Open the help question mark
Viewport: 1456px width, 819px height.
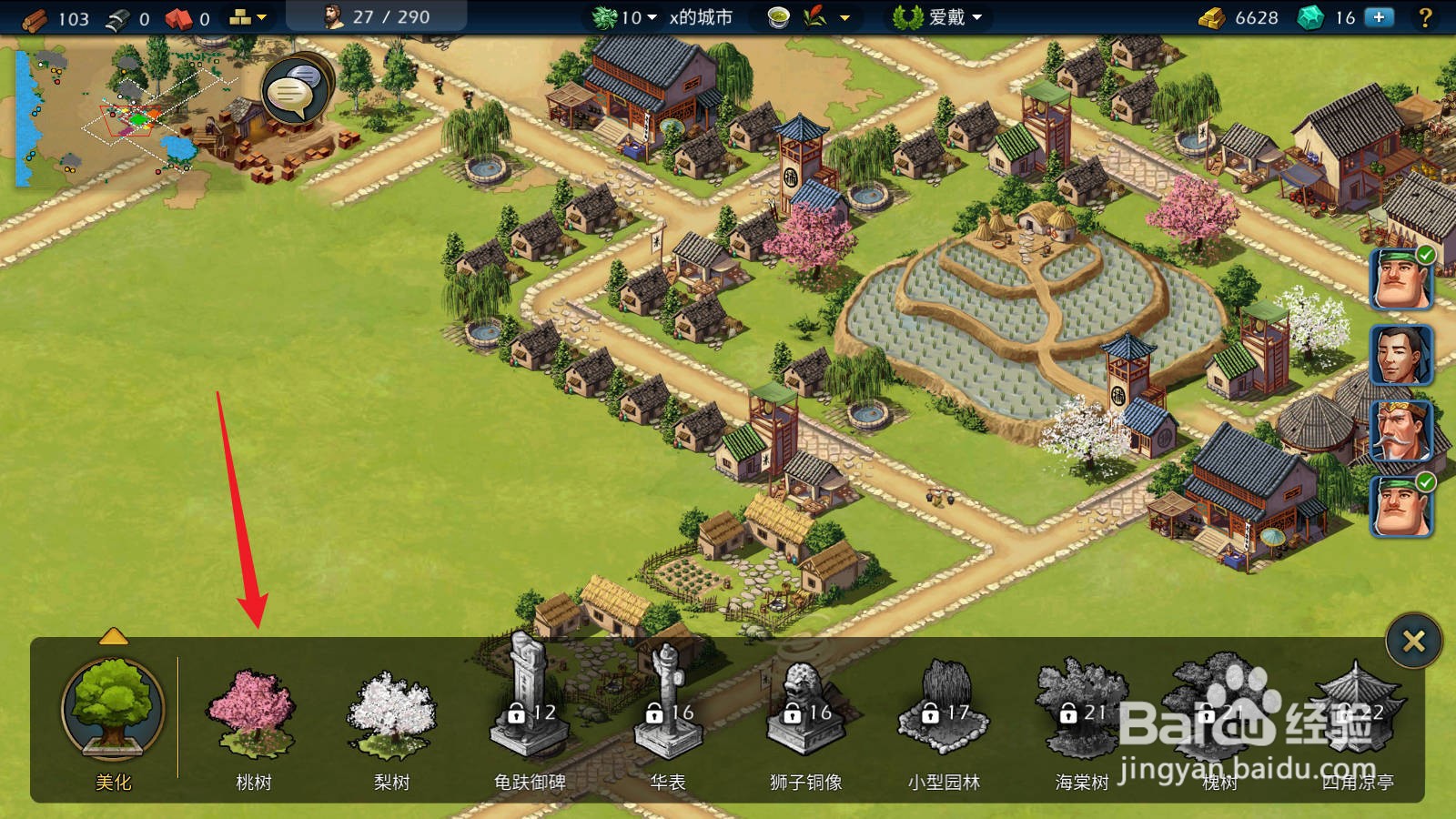point(1425,17)
